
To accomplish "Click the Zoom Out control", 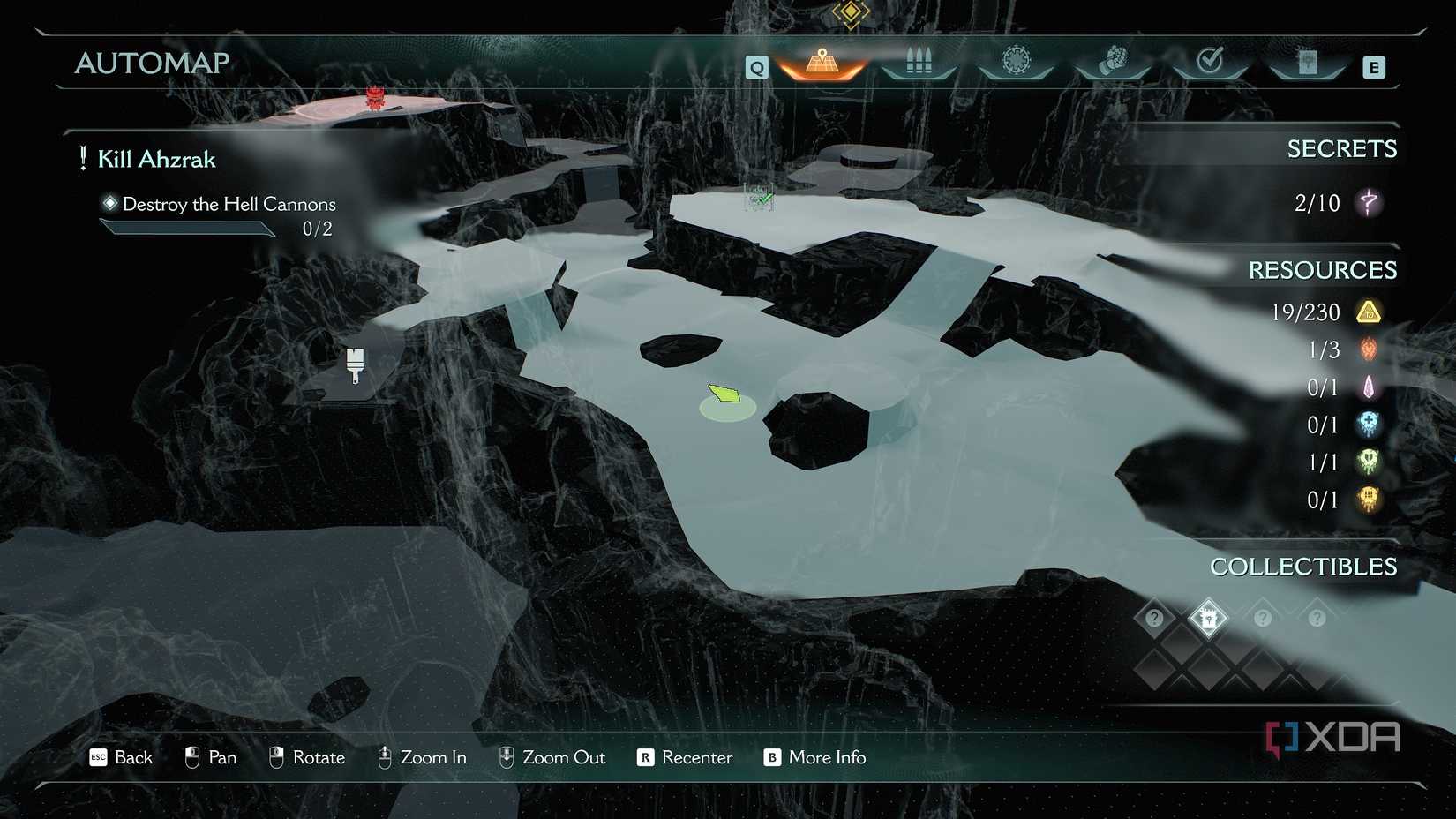I will 552,758.
